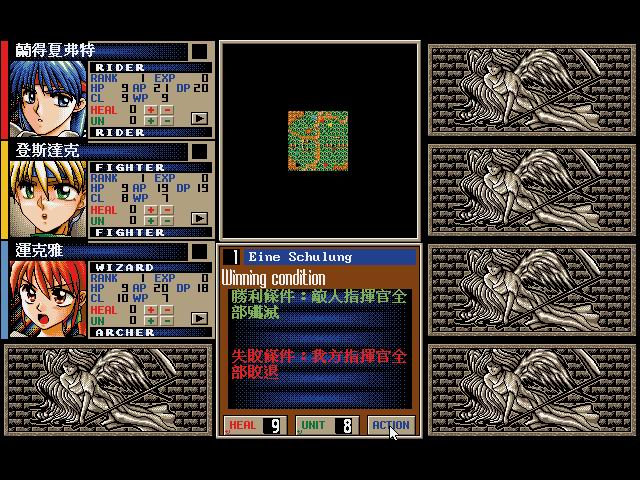Add a unit to the Wizard commander
640x480 pixels.
(151, 321)
